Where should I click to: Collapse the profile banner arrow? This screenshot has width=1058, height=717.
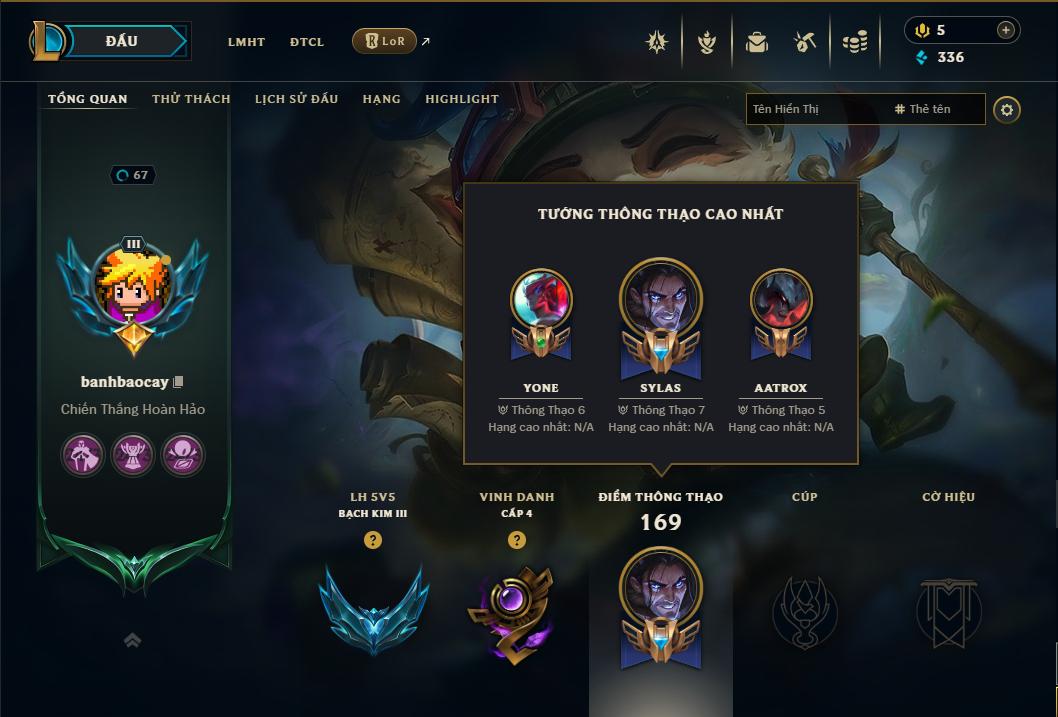132,640
